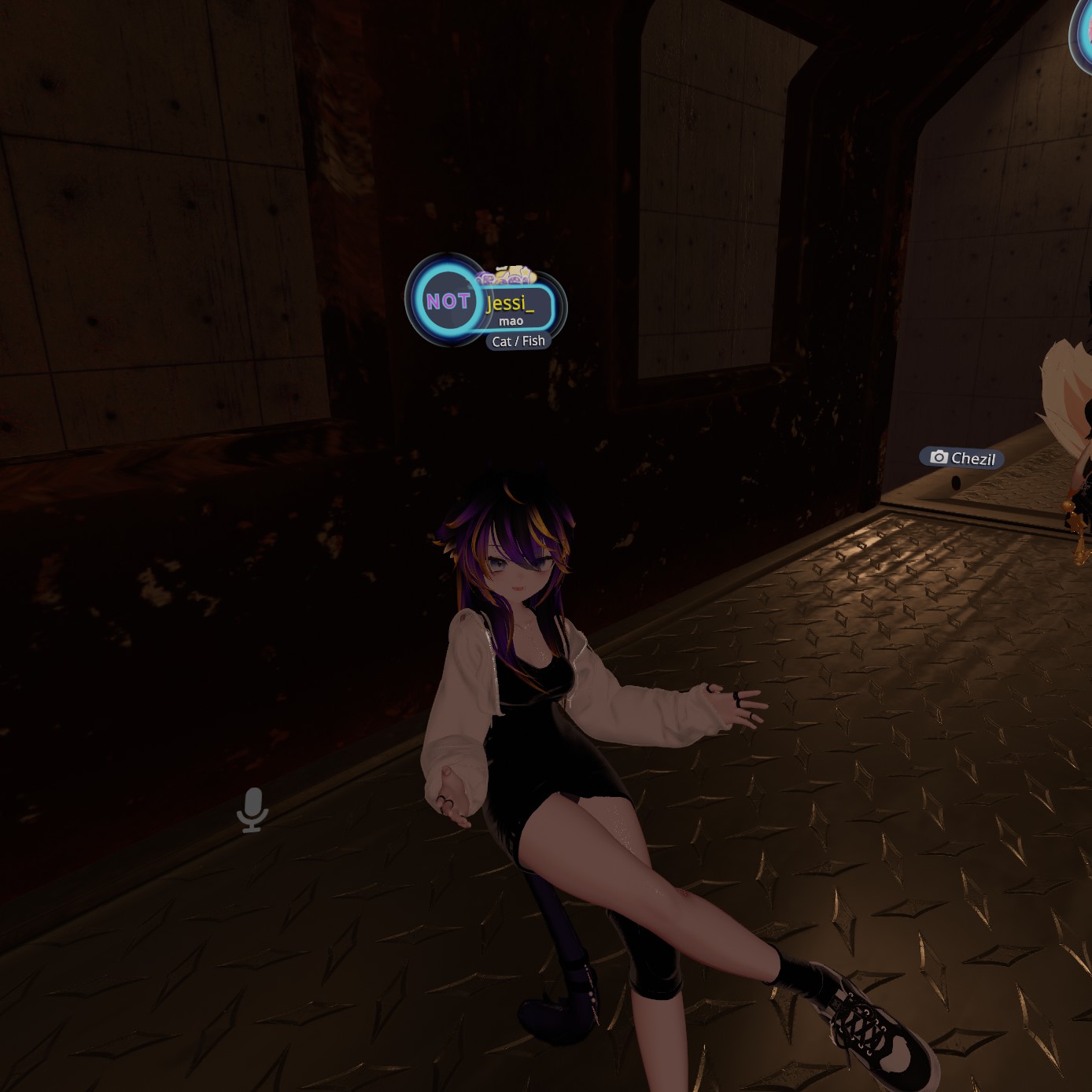Image resolution: width=1092 pixels, height=1092 pixels.
Task: Select the Cat / Fish status tag
Action: click(518, 341)
